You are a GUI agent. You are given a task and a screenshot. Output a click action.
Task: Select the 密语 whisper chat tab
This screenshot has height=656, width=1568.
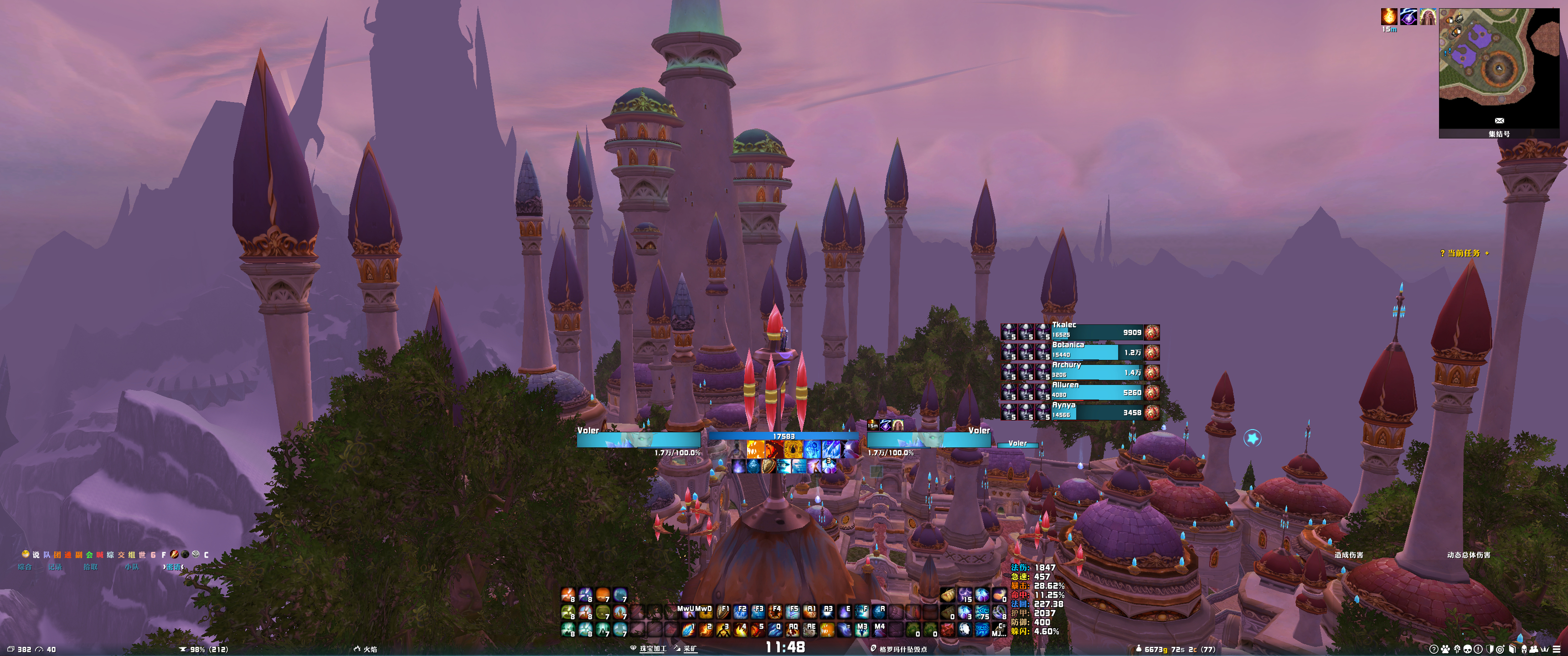tap(174, 567)
